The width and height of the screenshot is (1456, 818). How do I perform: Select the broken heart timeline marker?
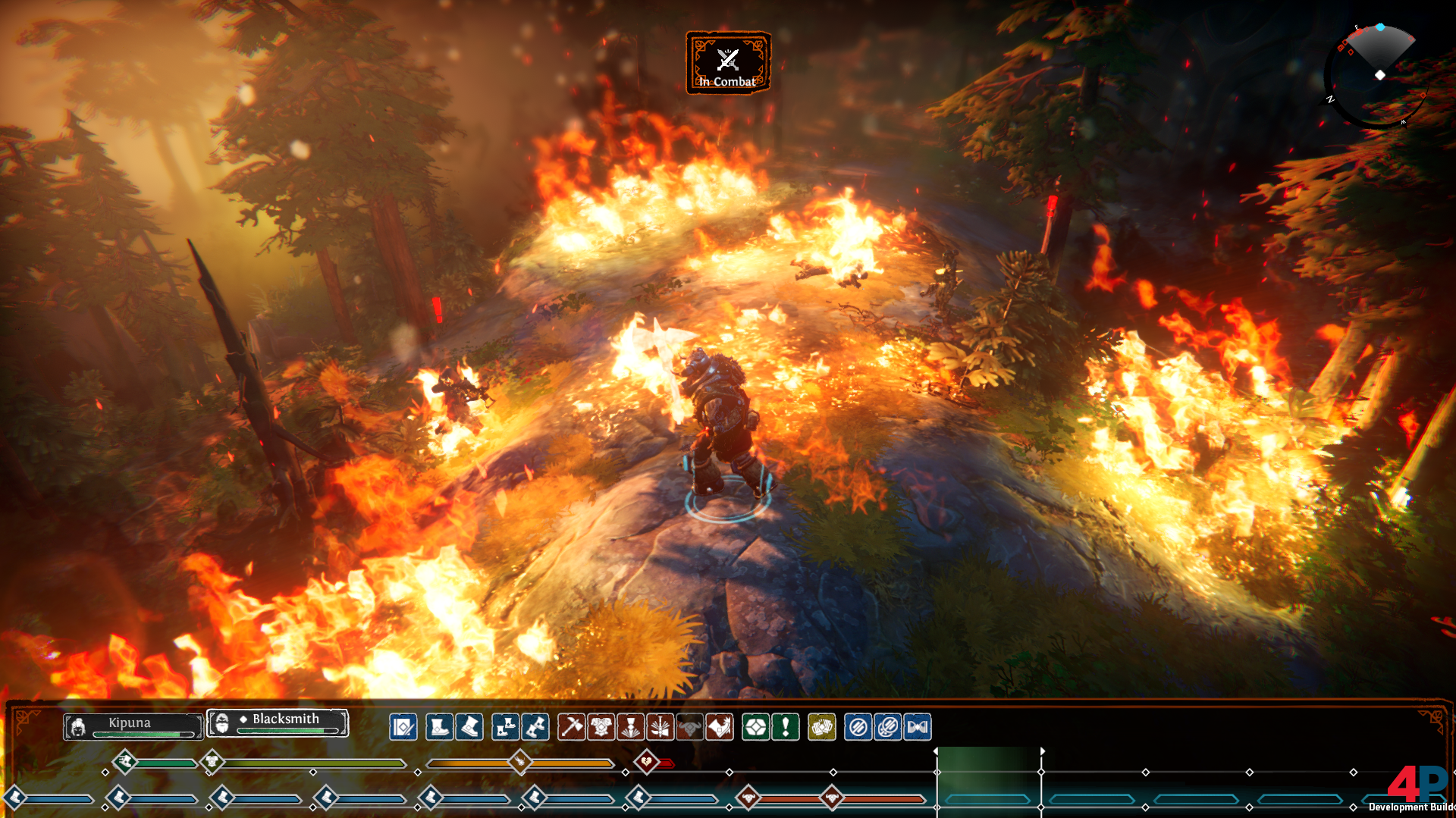point(646,760)
